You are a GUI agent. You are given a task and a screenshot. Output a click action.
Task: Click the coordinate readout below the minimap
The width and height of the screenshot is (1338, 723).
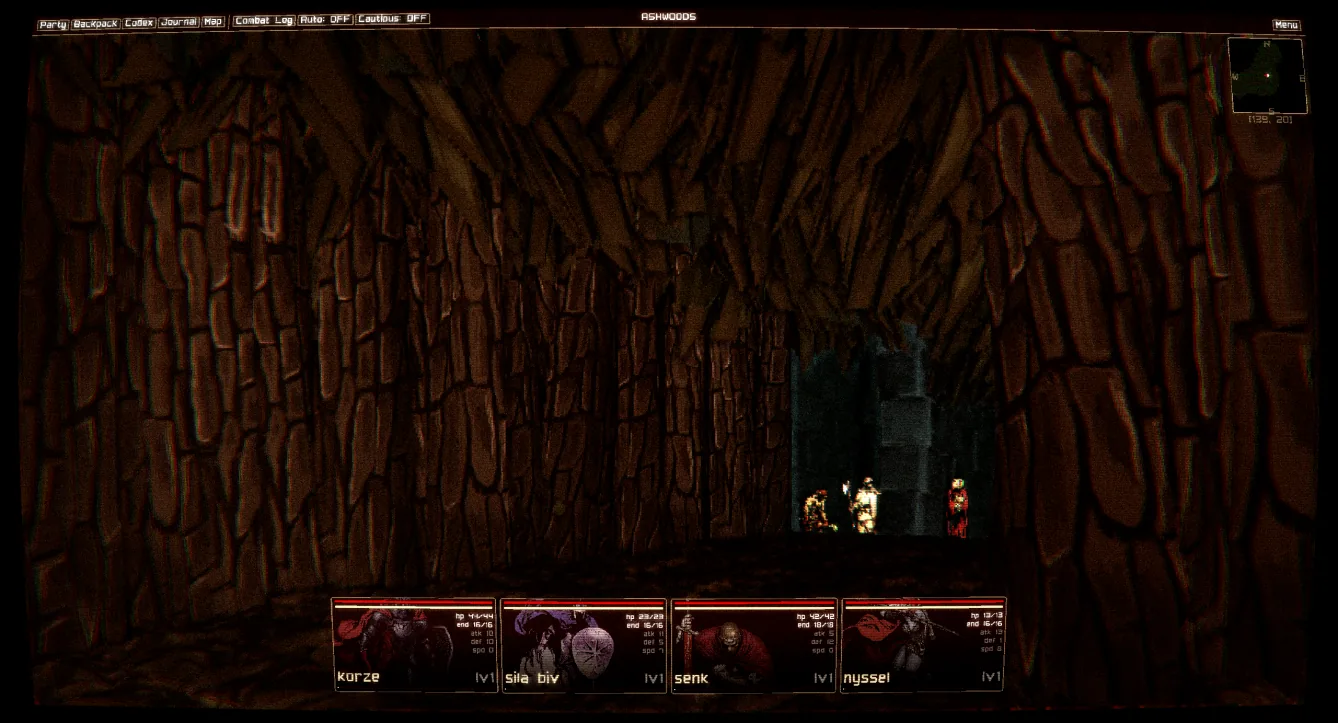point(1270,120)
